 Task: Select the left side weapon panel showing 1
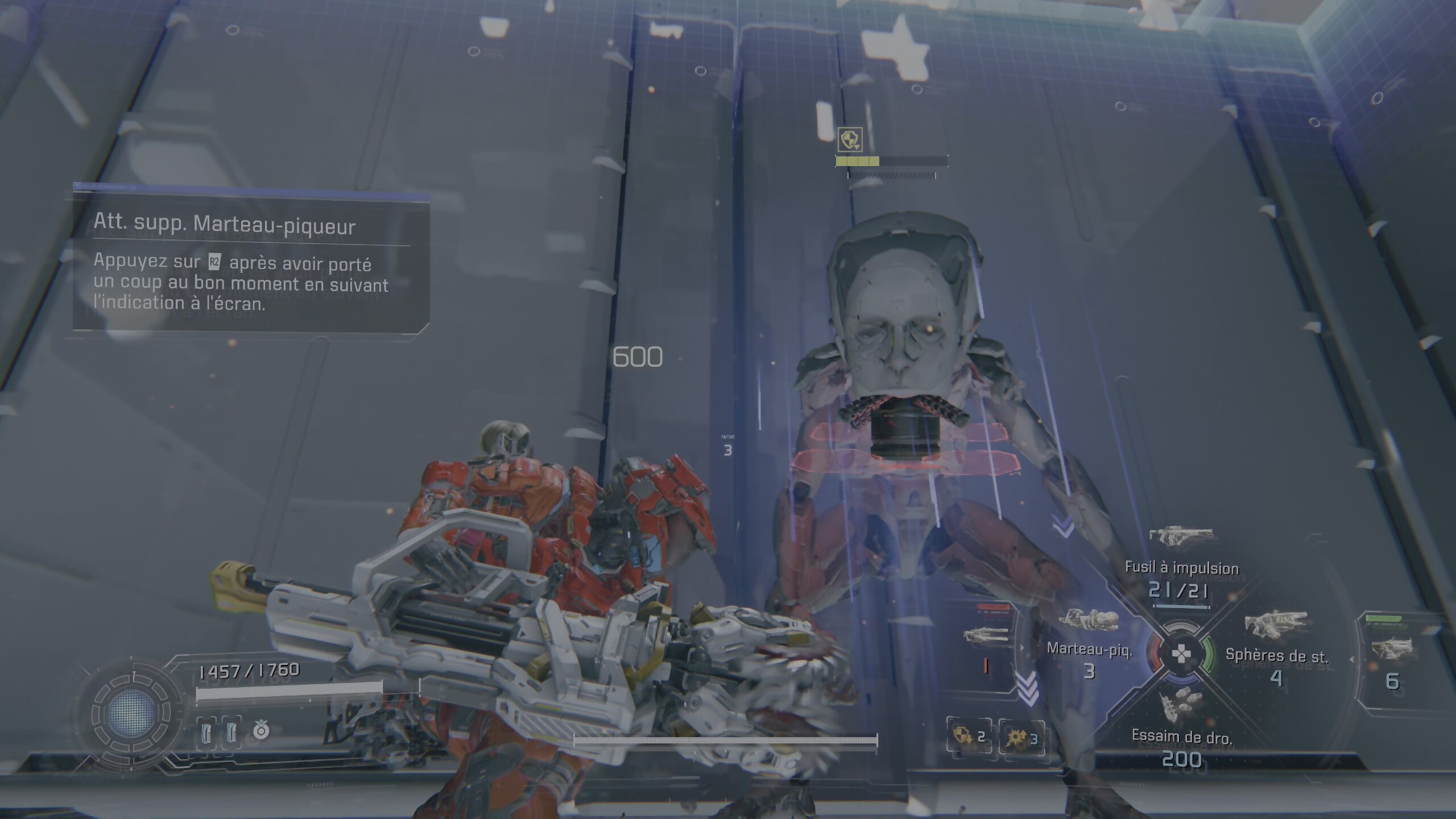click(987, 648)
